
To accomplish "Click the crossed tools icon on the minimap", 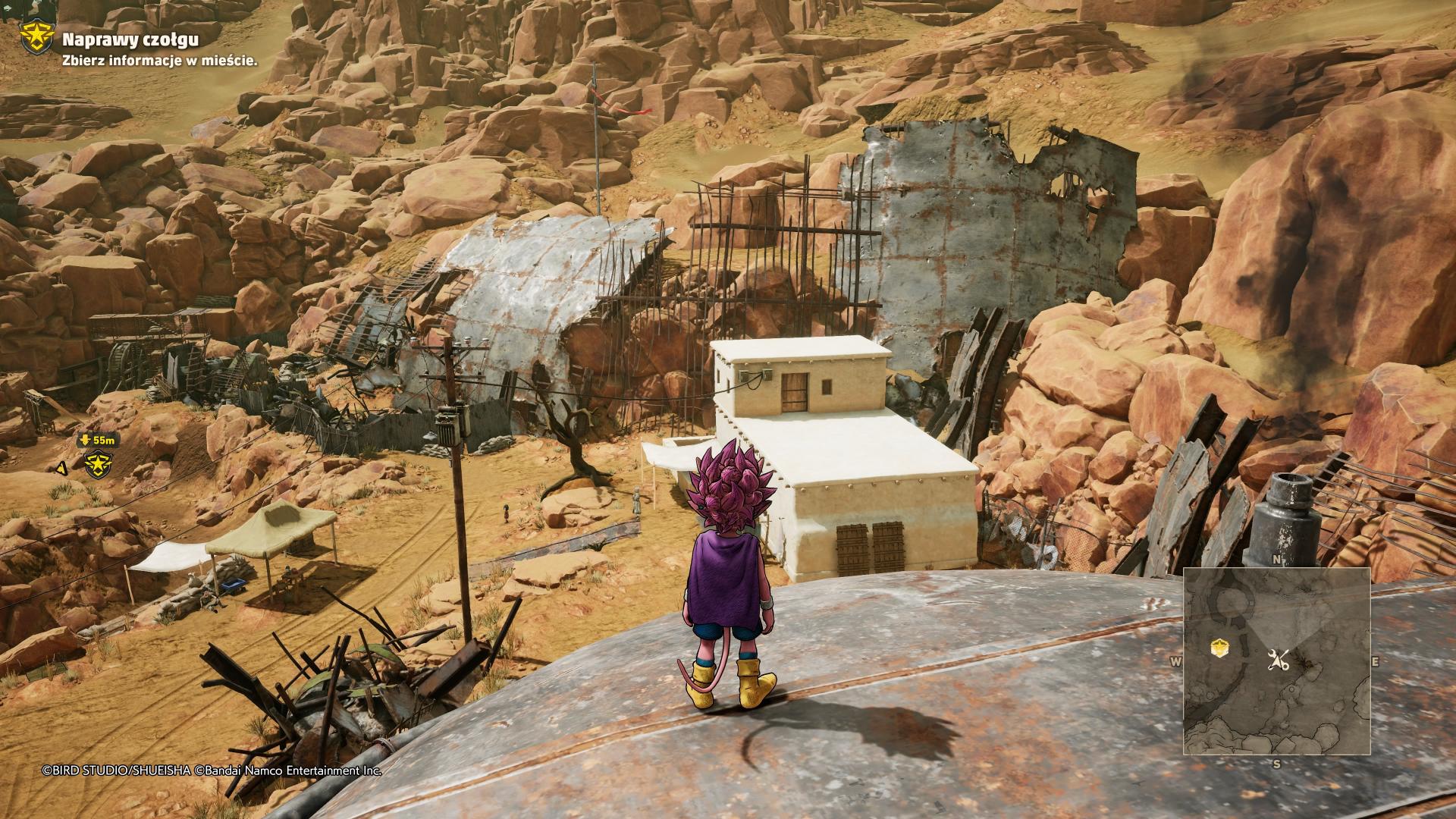I will (1279, 661).
